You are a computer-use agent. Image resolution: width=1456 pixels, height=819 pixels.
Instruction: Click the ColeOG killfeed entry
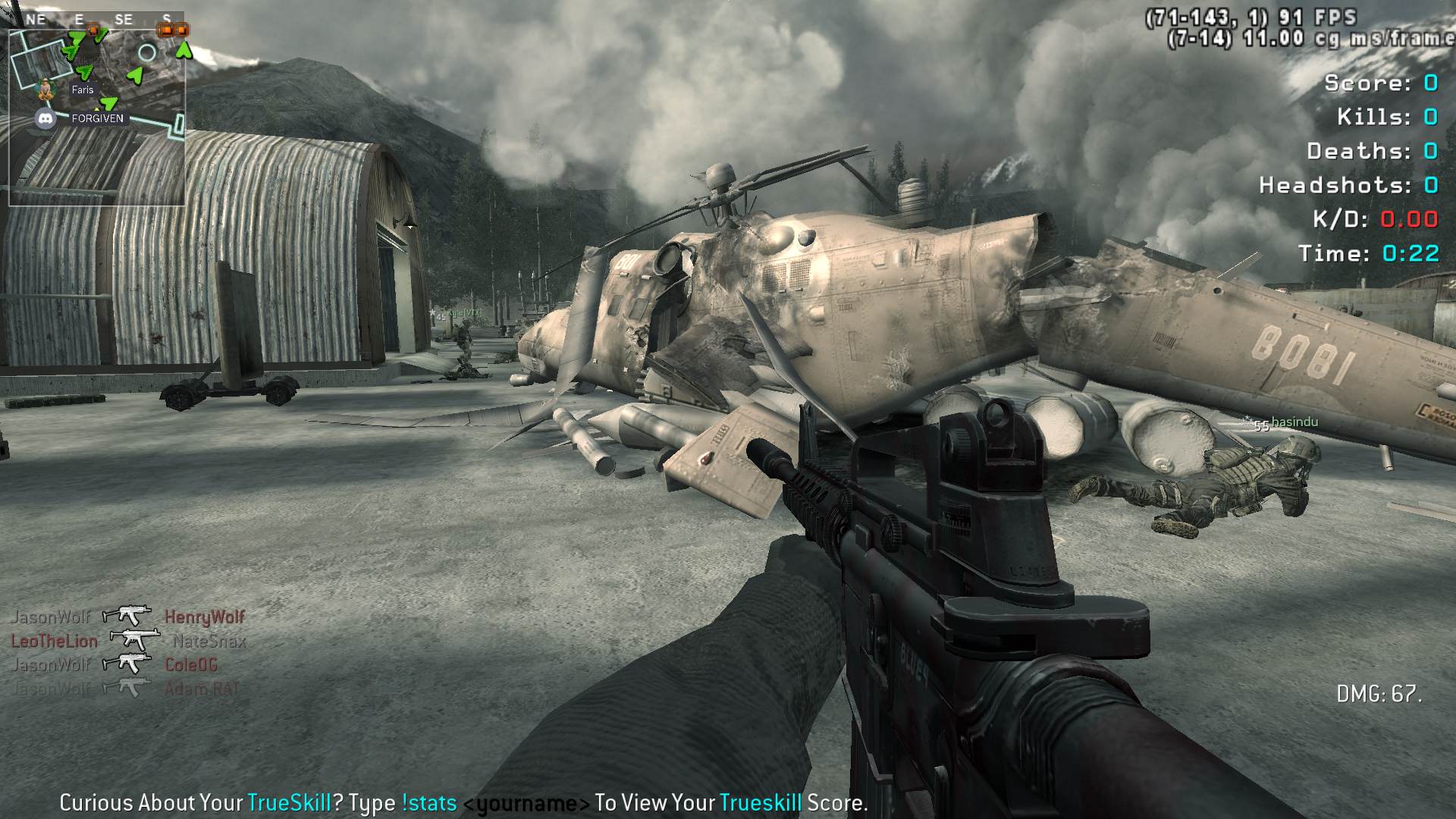tap(191, 665)
